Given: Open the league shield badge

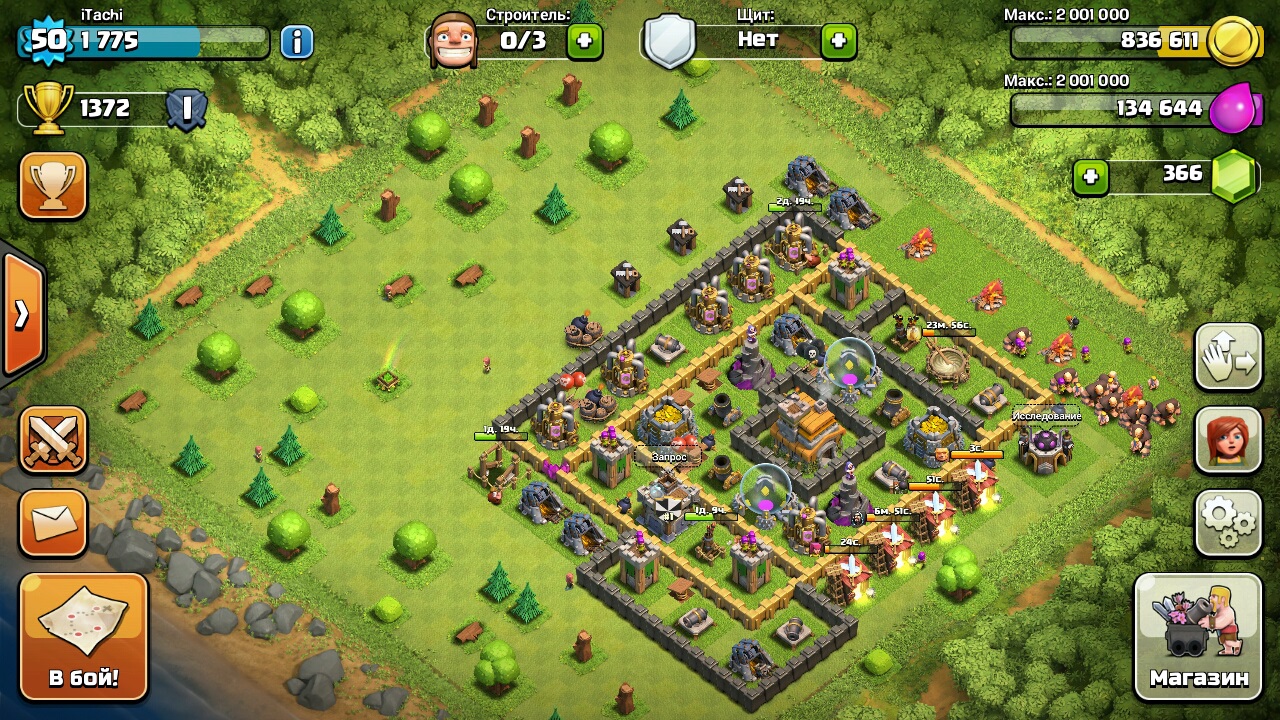Looking at the screenshot, I should point(186,109).
